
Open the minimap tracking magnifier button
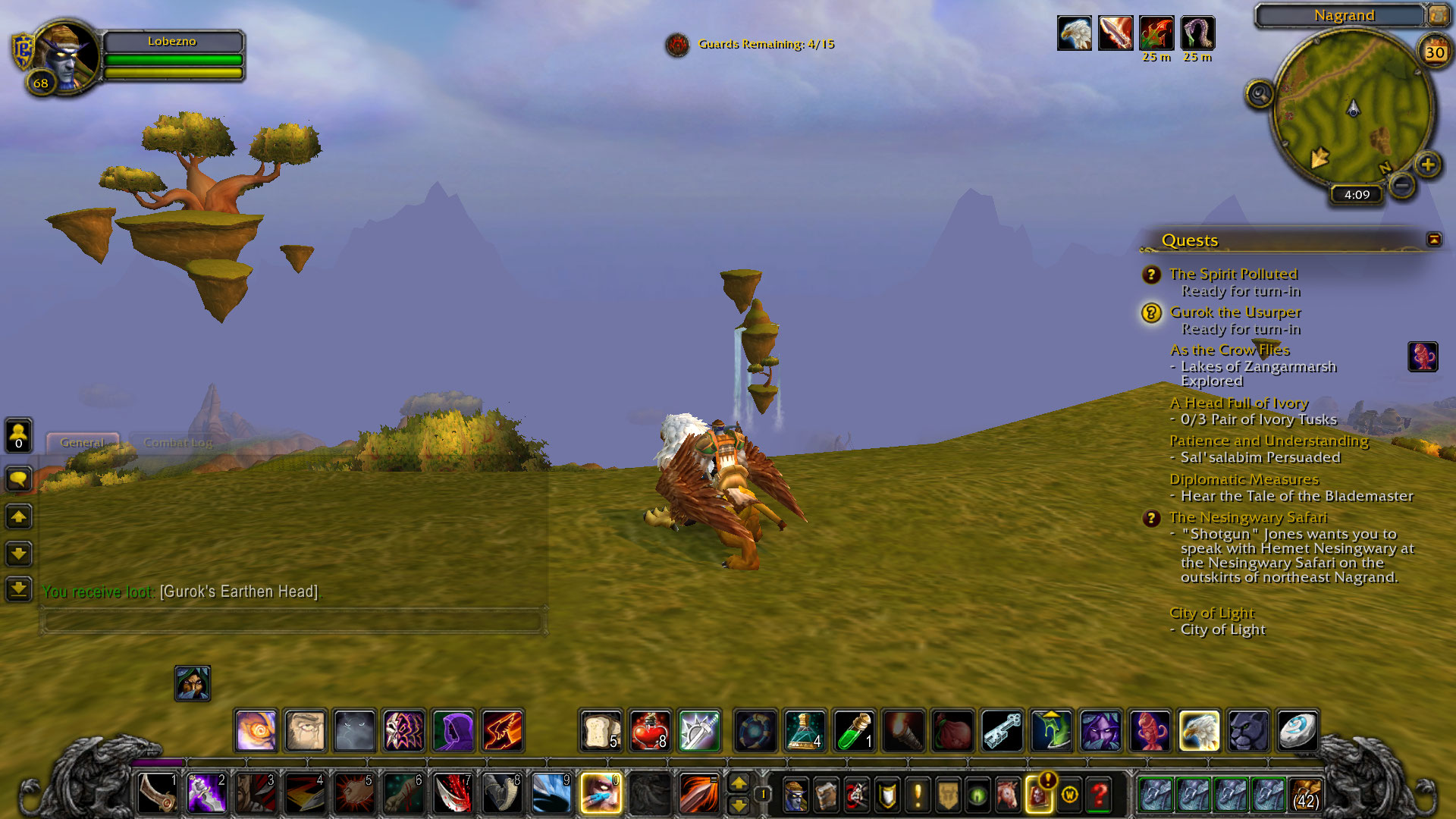pos(1259,94)
